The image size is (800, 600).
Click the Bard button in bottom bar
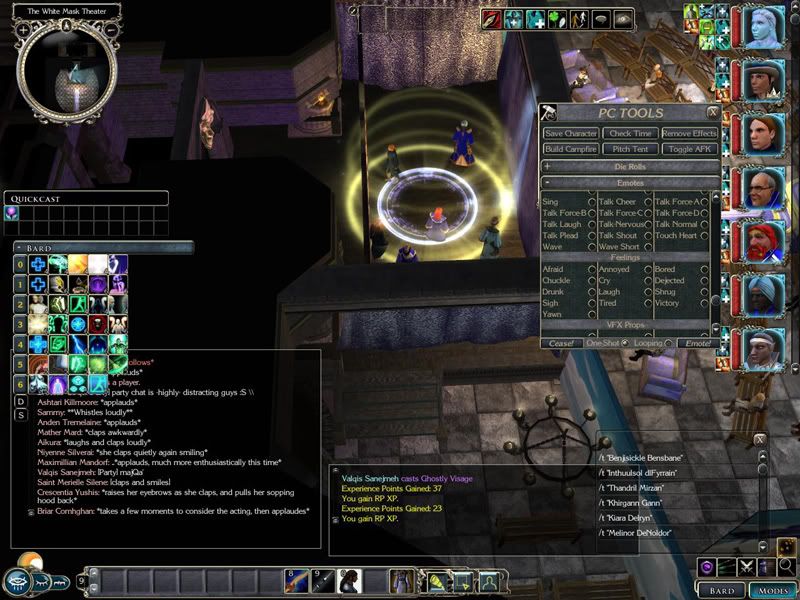point(721,590)
